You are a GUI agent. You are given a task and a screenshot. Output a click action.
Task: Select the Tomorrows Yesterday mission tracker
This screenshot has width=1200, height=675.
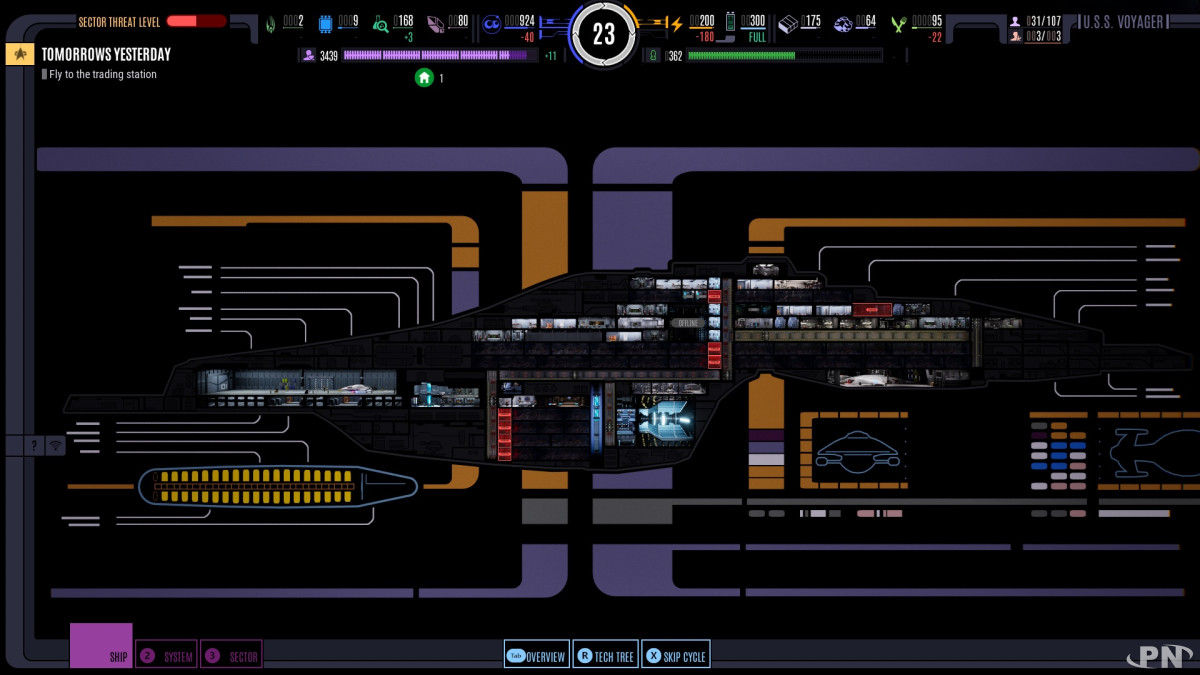coord(106,54)
